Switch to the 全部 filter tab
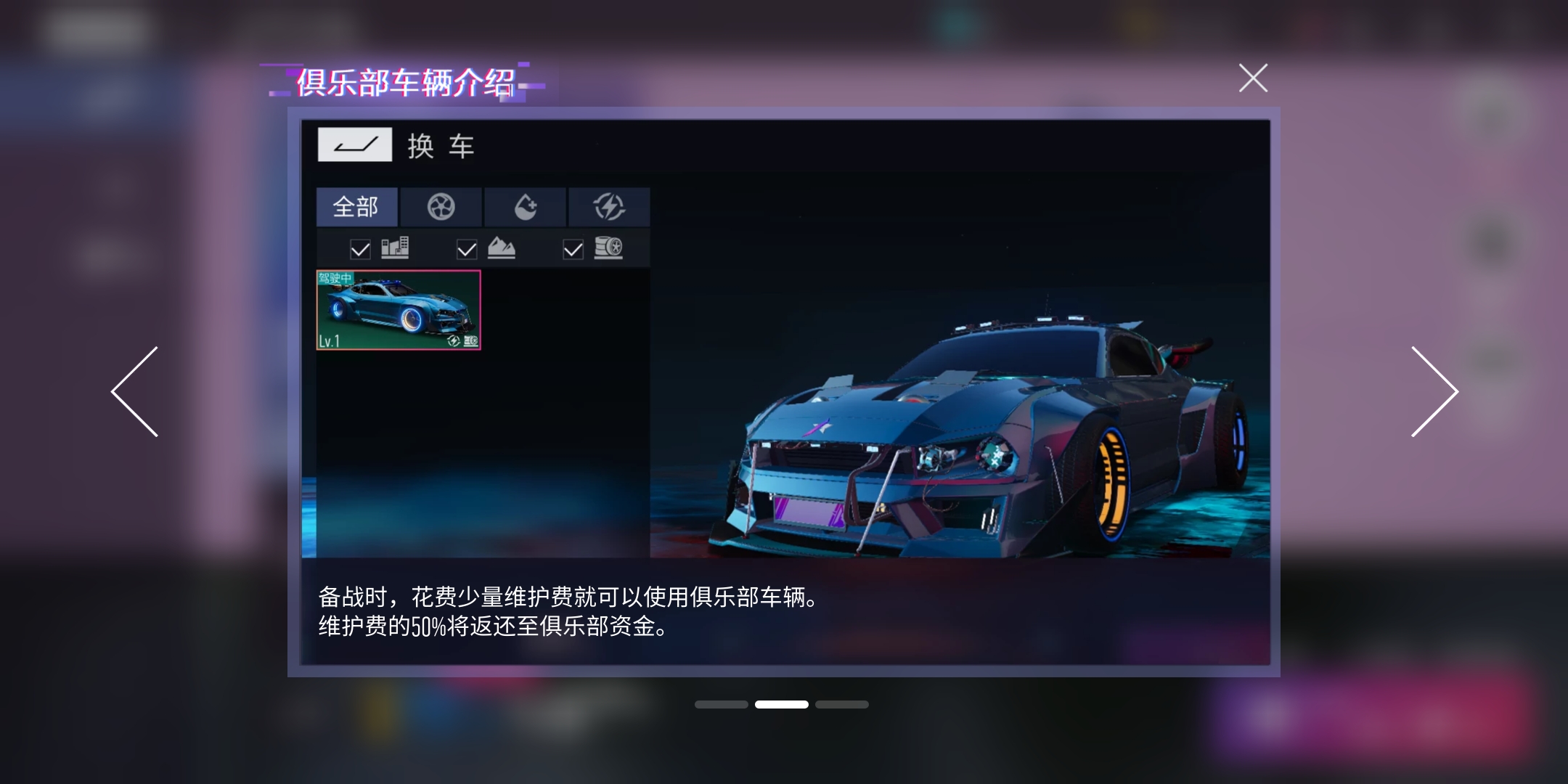 click(x=356, y=207)
